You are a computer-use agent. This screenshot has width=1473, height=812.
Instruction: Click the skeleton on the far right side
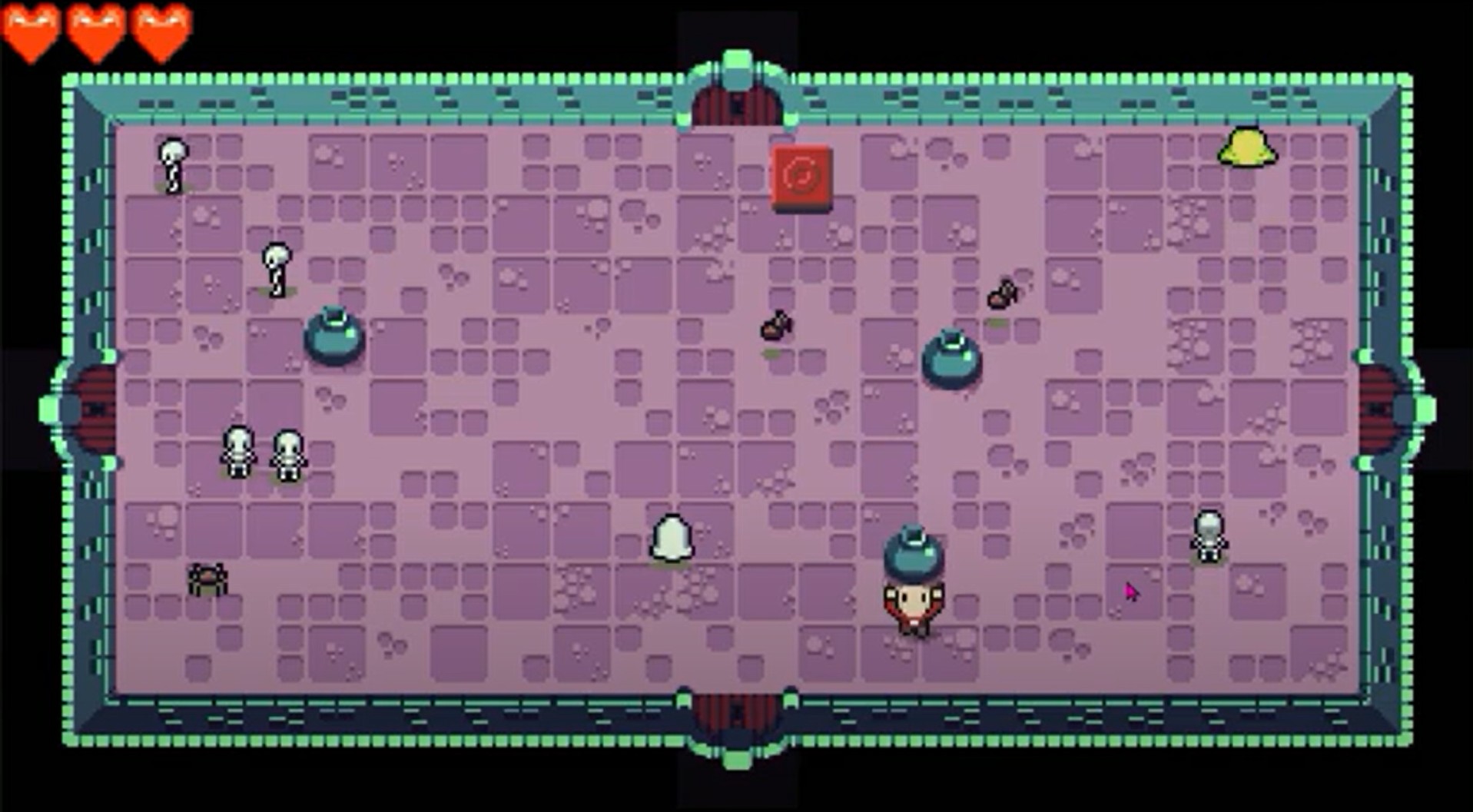(x=1210, y=538)
